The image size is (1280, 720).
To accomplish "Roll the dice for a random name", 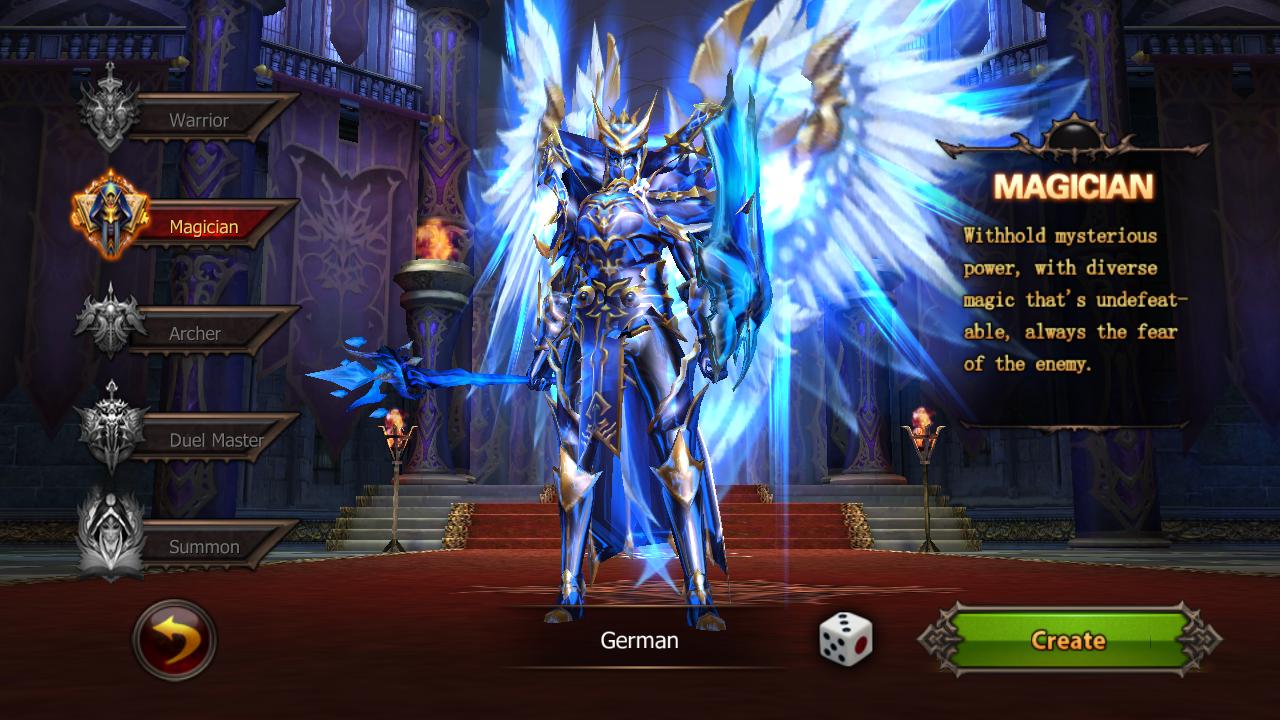I will click(x=846, y=639).
